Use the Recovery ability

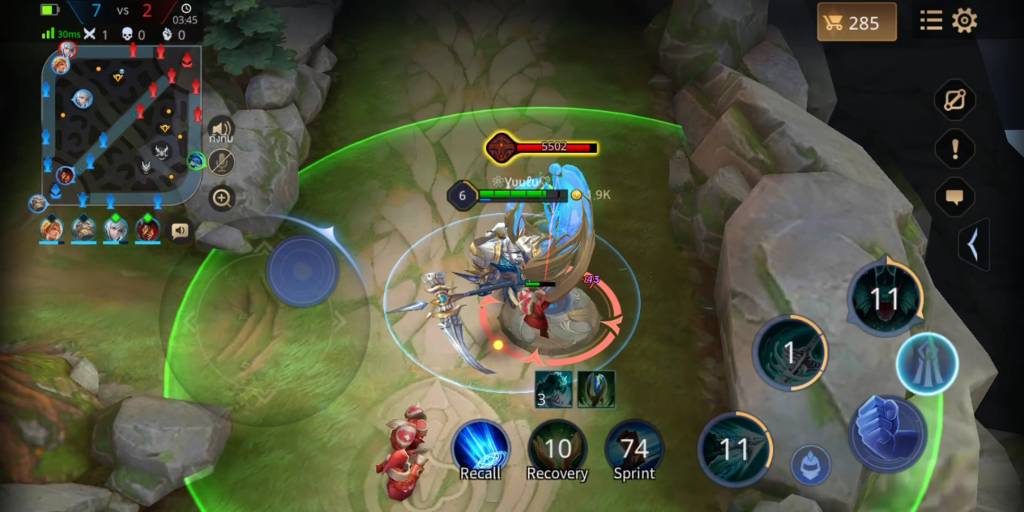click(x=557, y=447)
